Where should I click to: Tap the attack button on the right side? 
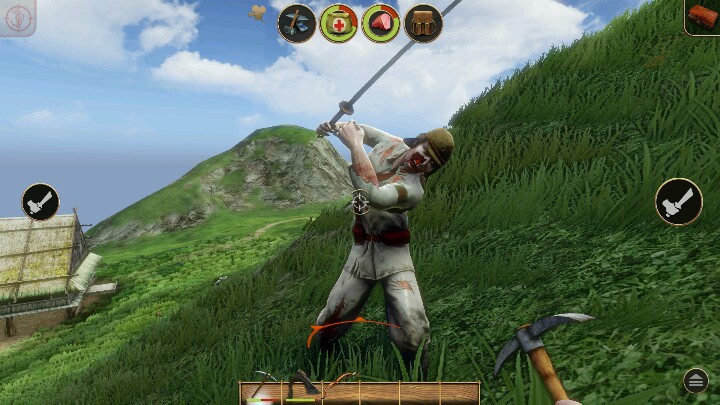pos(679,201)
